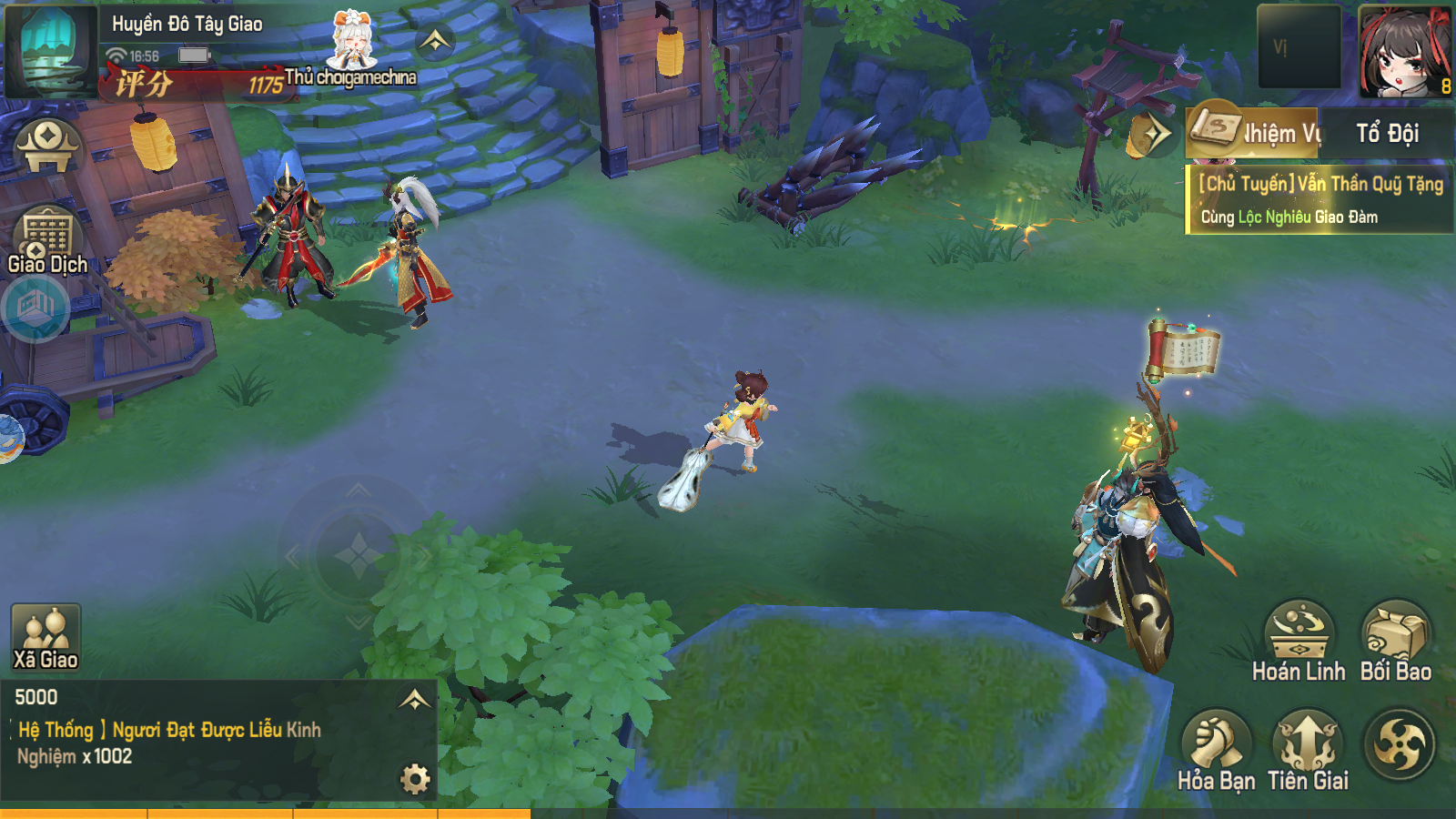
Task: Open the Hoán Linh menu
Action: [1299, 640]
